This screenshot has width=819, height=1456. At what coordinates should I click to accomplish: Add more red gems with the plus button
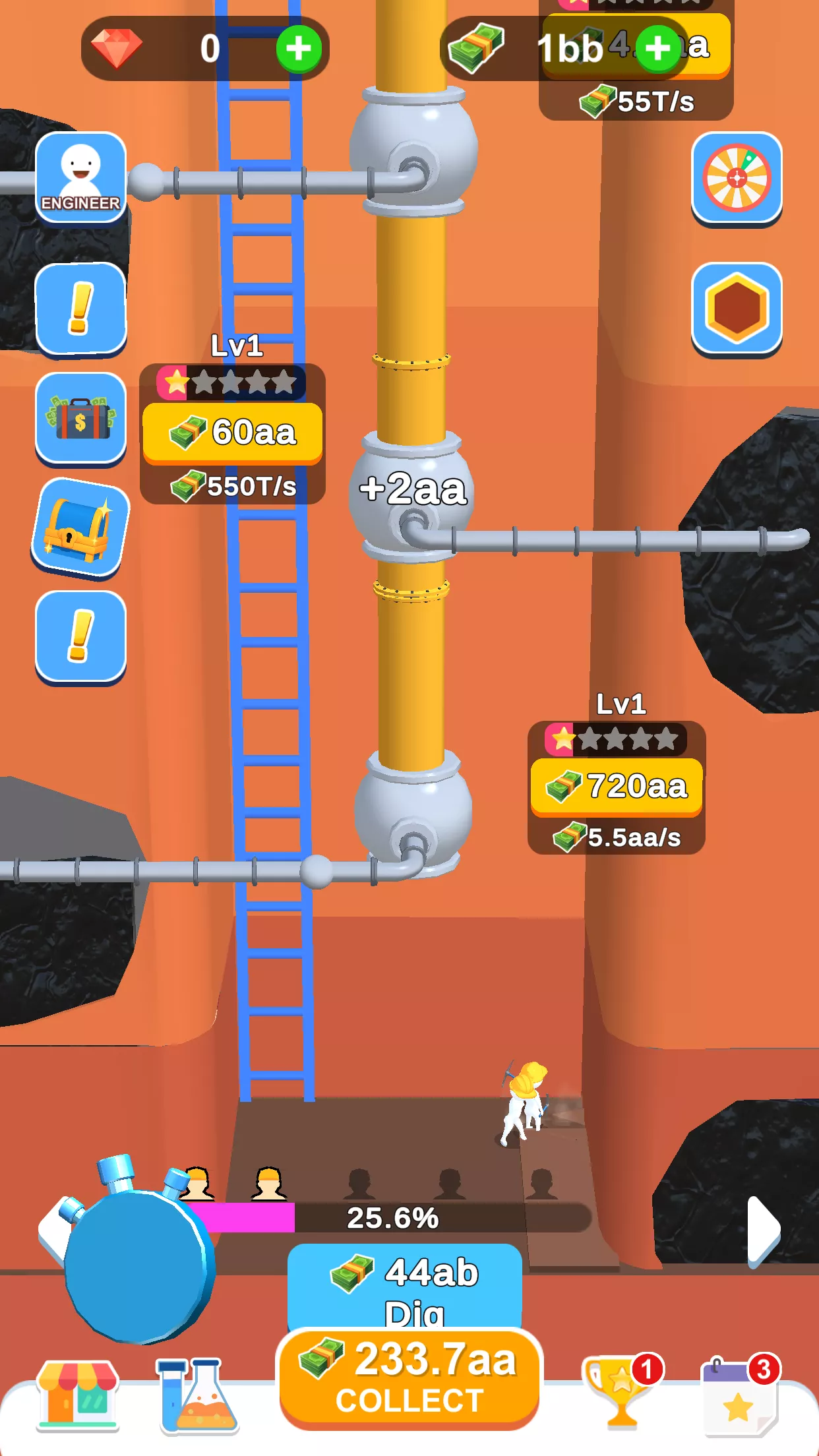pyautogui.click(x=299, y=49)
